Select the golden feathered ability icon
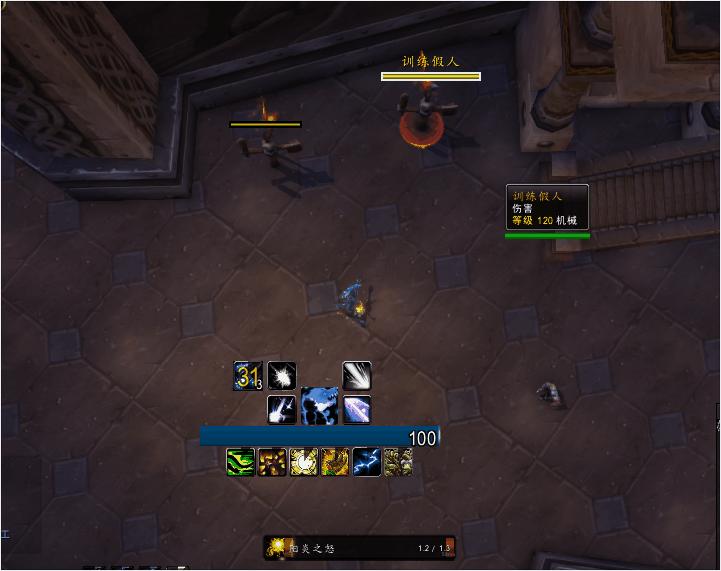The height and width of the screenshot is (571, 721). 335,461
